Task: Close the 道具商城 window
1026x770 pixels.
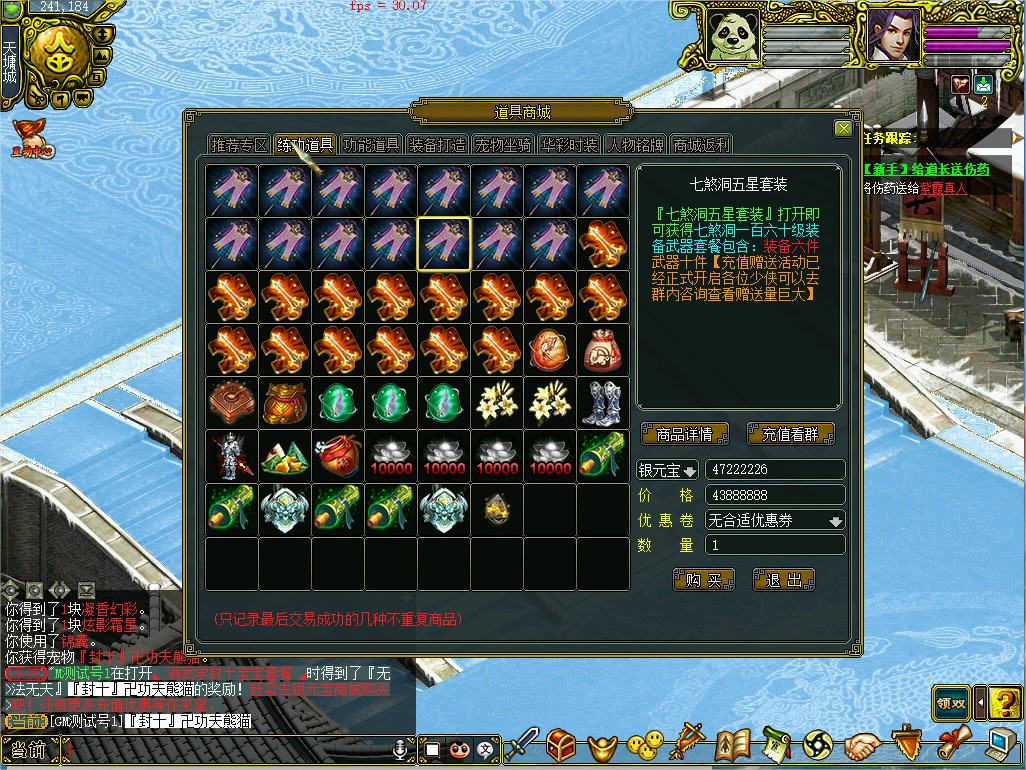Action: click(842, 128)
